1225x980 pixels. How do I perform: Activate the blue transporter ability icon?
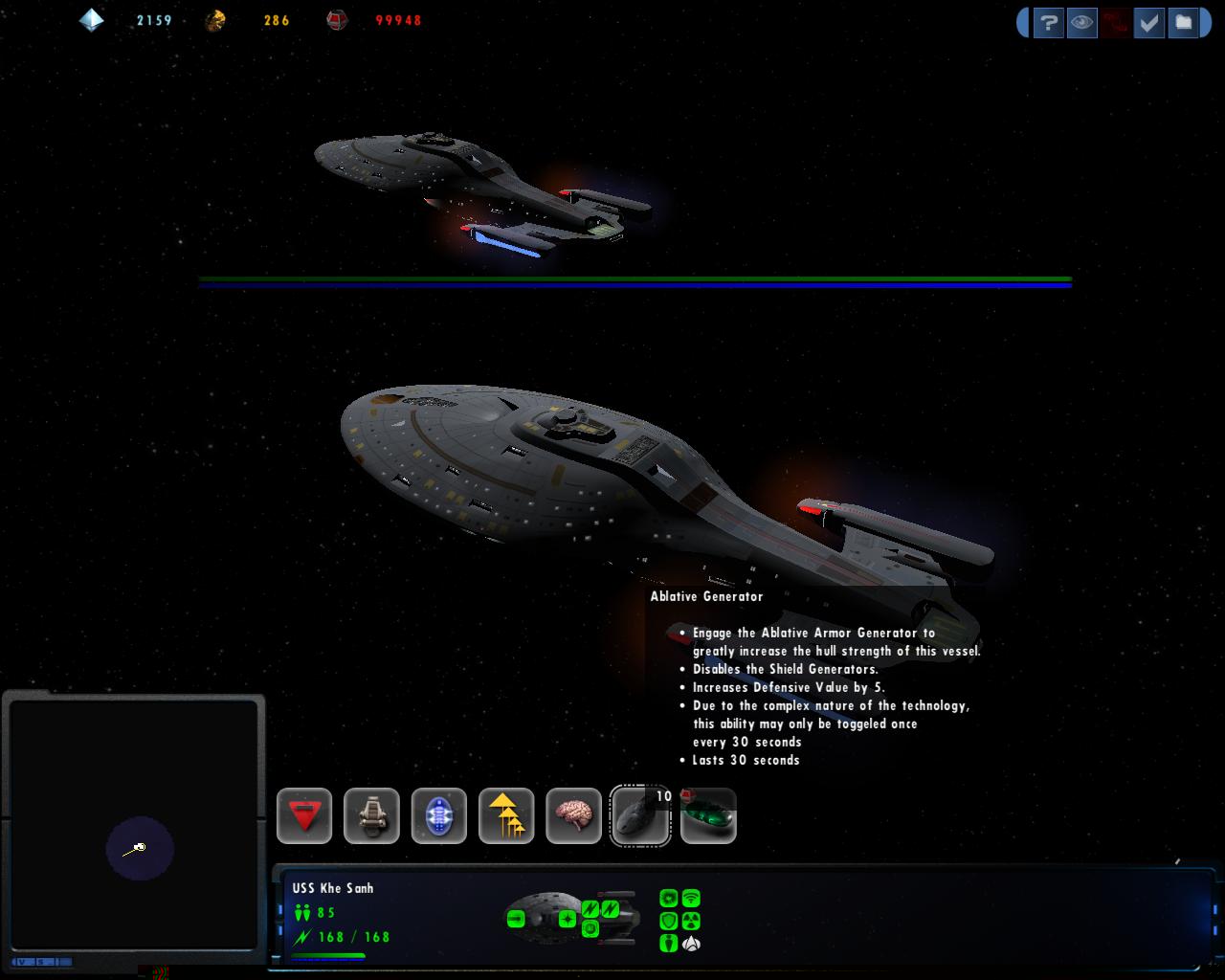pos(439,815)
